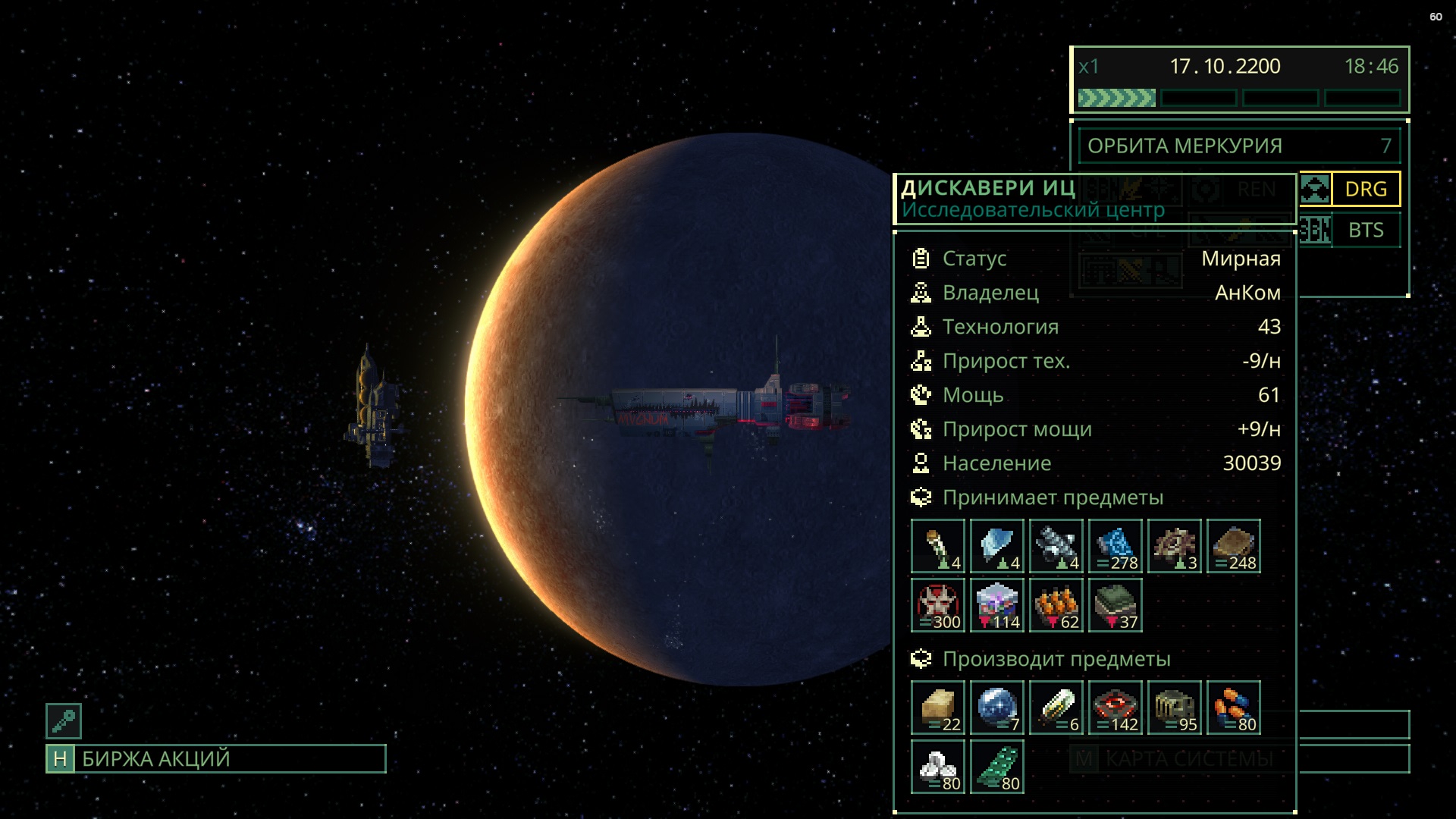Screen dimensions: 1456x819
Task: Select the olive machine item with 95
Action: coord(1175,708)
